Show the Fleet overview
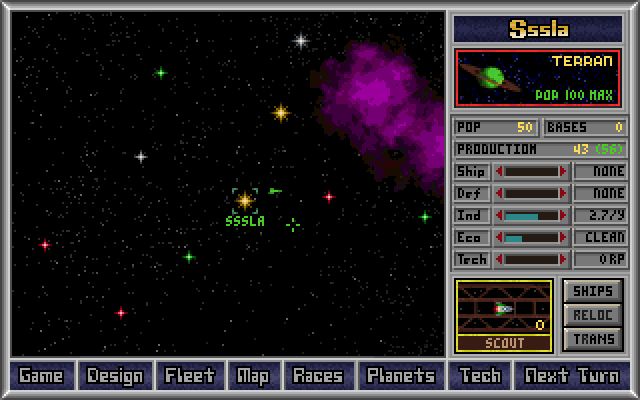Image resolution: width=640 pixels, height=400 pixels. pyautogui.click(x=190, y=376)
